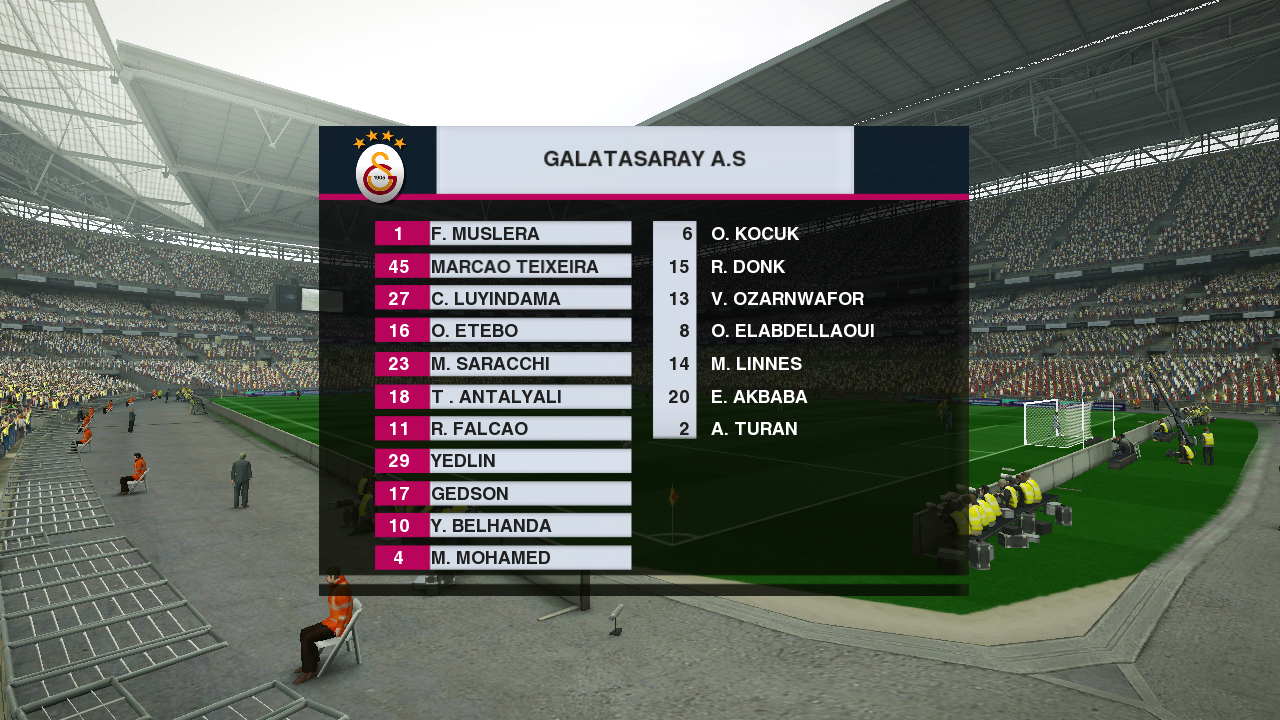This screenshot has width=1280, height=720.
Task: Click C. Luyindama in the starting eleven
Action: point(503,299)
